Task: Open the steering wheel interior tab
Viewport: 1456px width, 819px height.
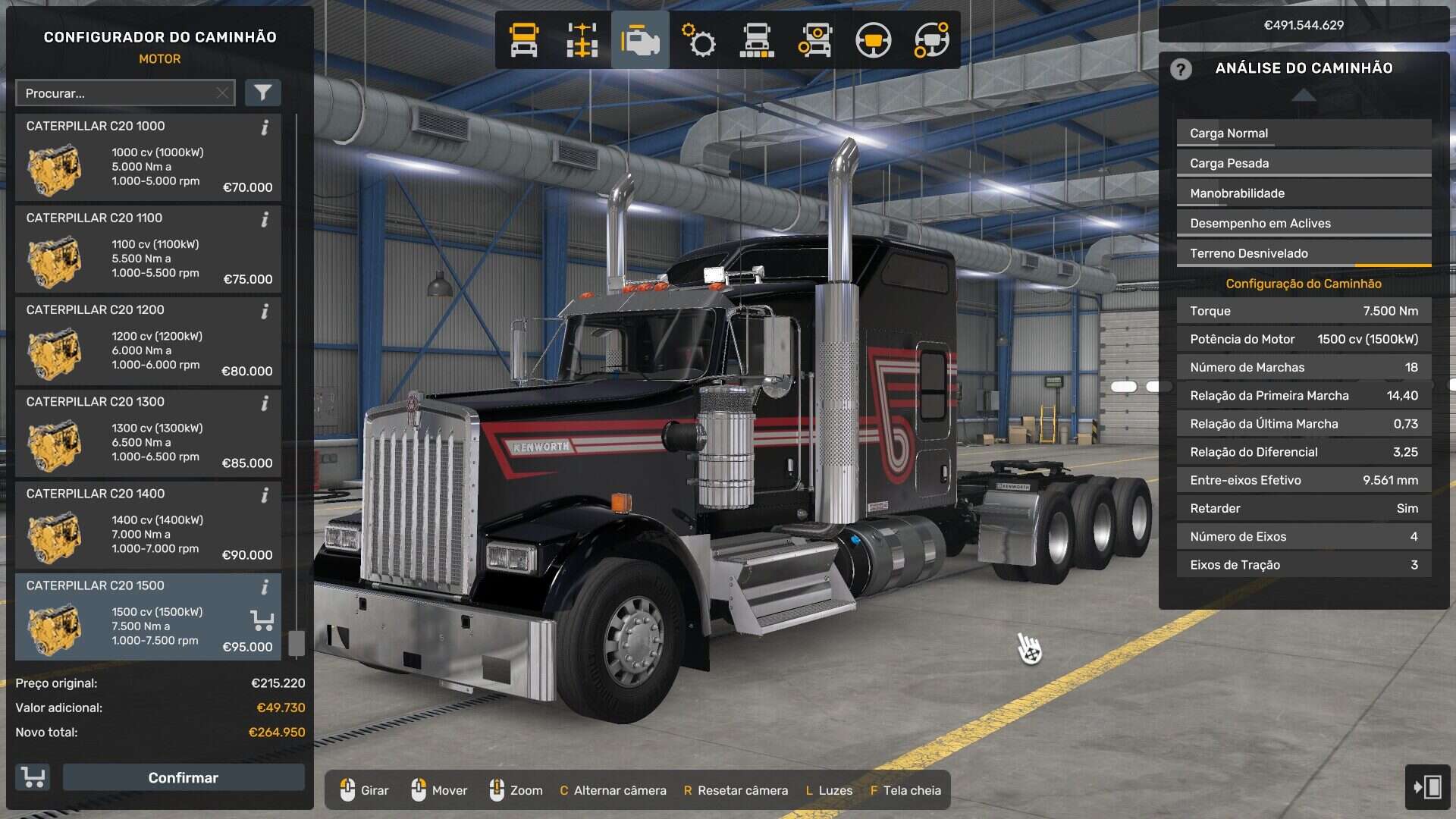Action: tap(873, 40)
